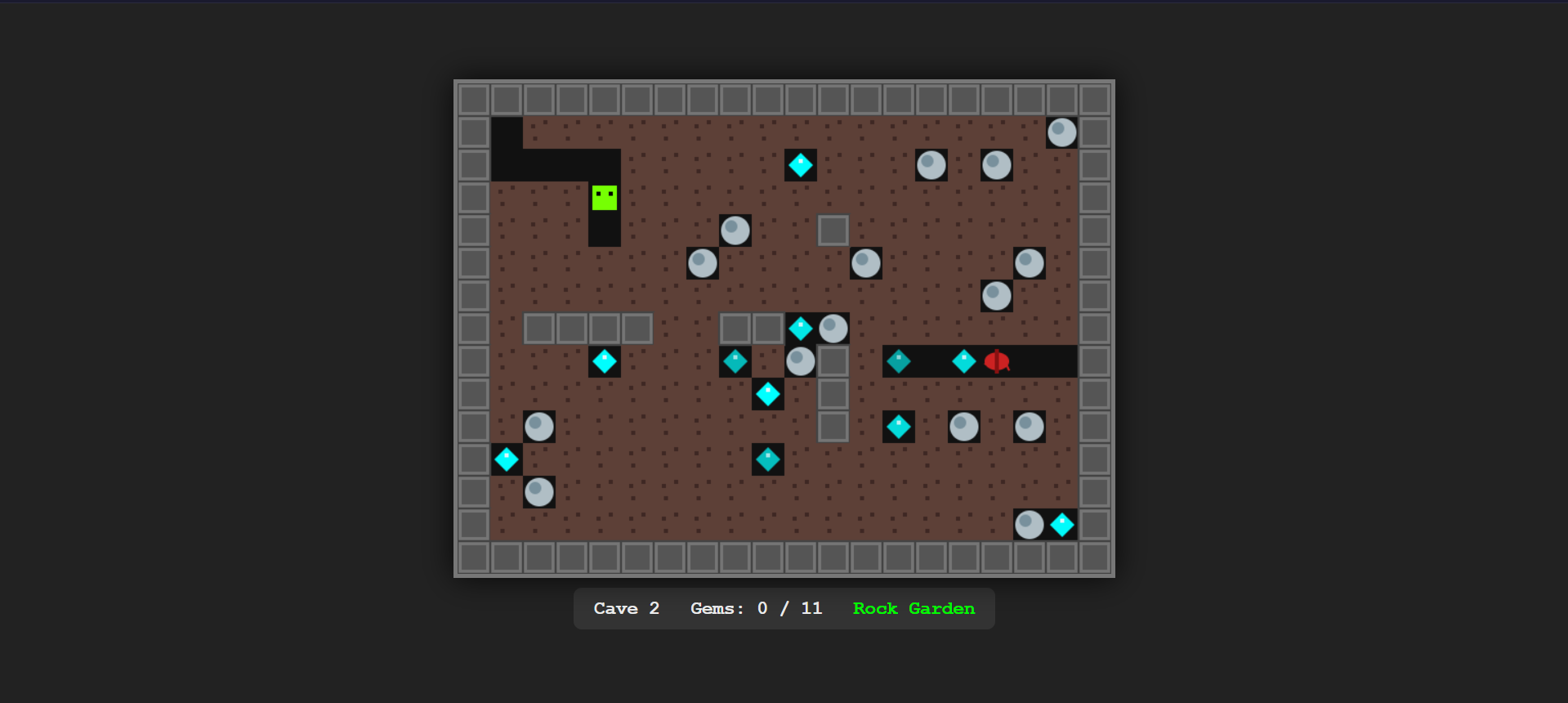Click the gem in the top corridor
Viewport: 1568px width, 703px height.
tap(801, 165)
